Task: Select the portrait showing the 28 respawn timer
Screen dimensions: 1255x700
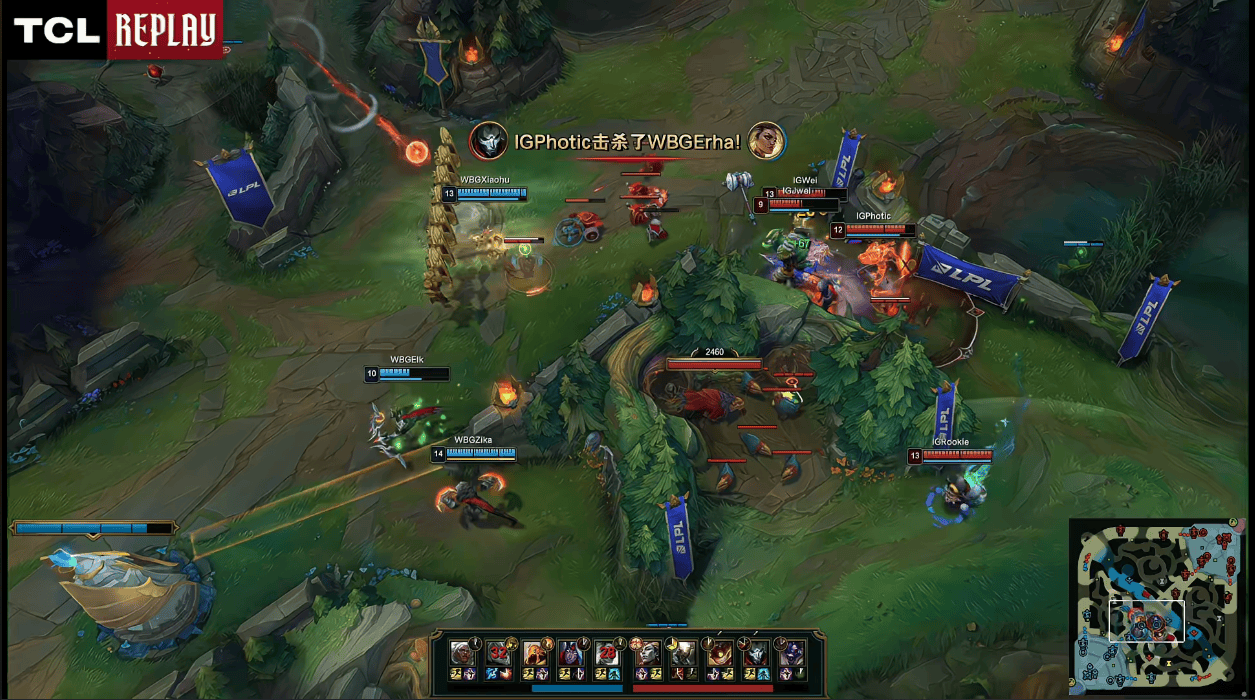Action: coord(607,654)
